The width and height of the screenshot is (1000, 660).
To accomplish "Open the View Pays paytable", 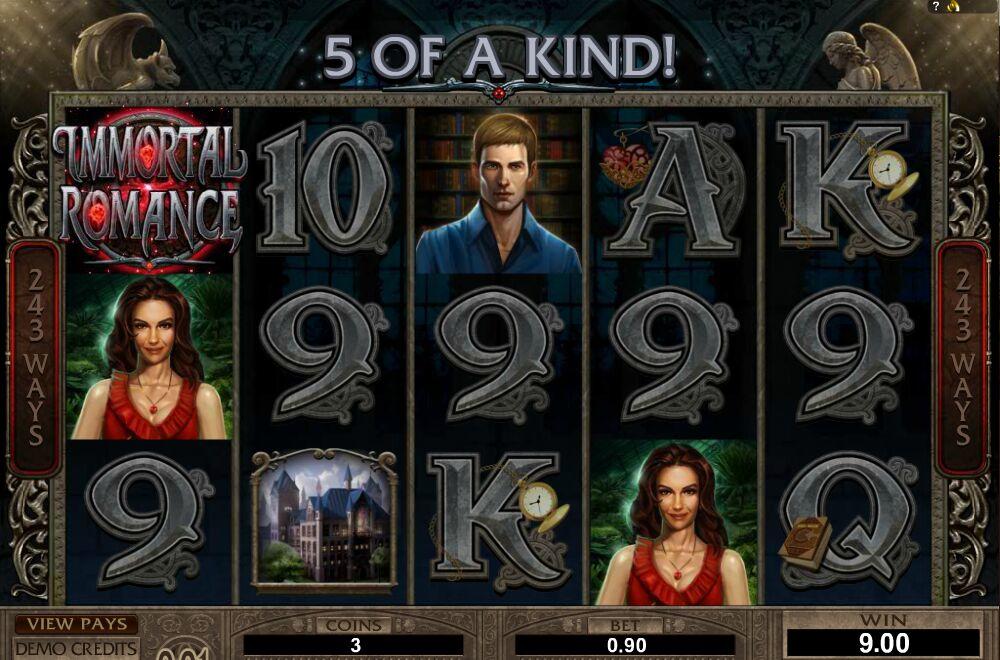I will (76, 624).
